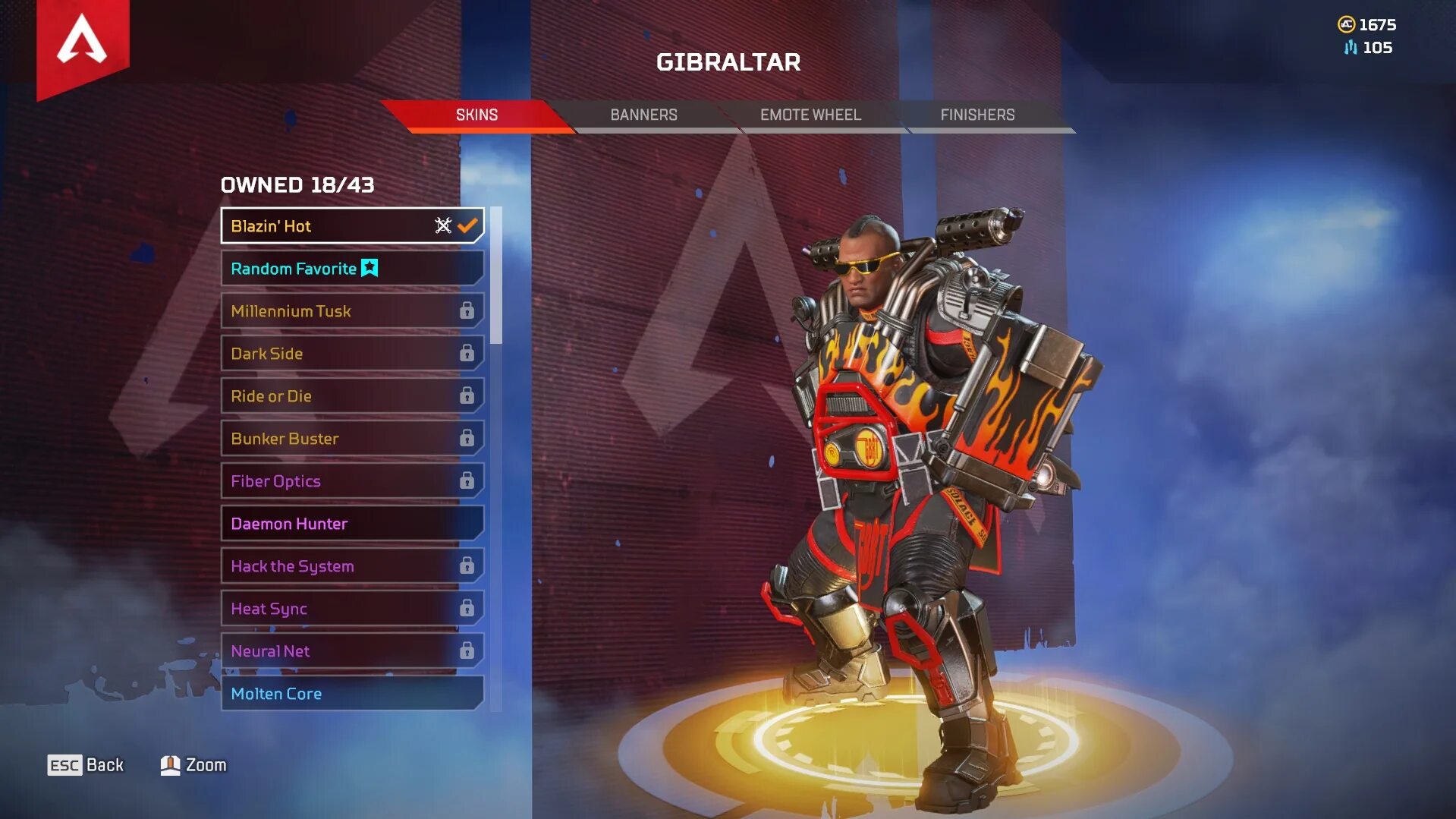Open the Emote Wheel tab
The height and width of the screenshot is (819, 1456).
tap(810, 115)
